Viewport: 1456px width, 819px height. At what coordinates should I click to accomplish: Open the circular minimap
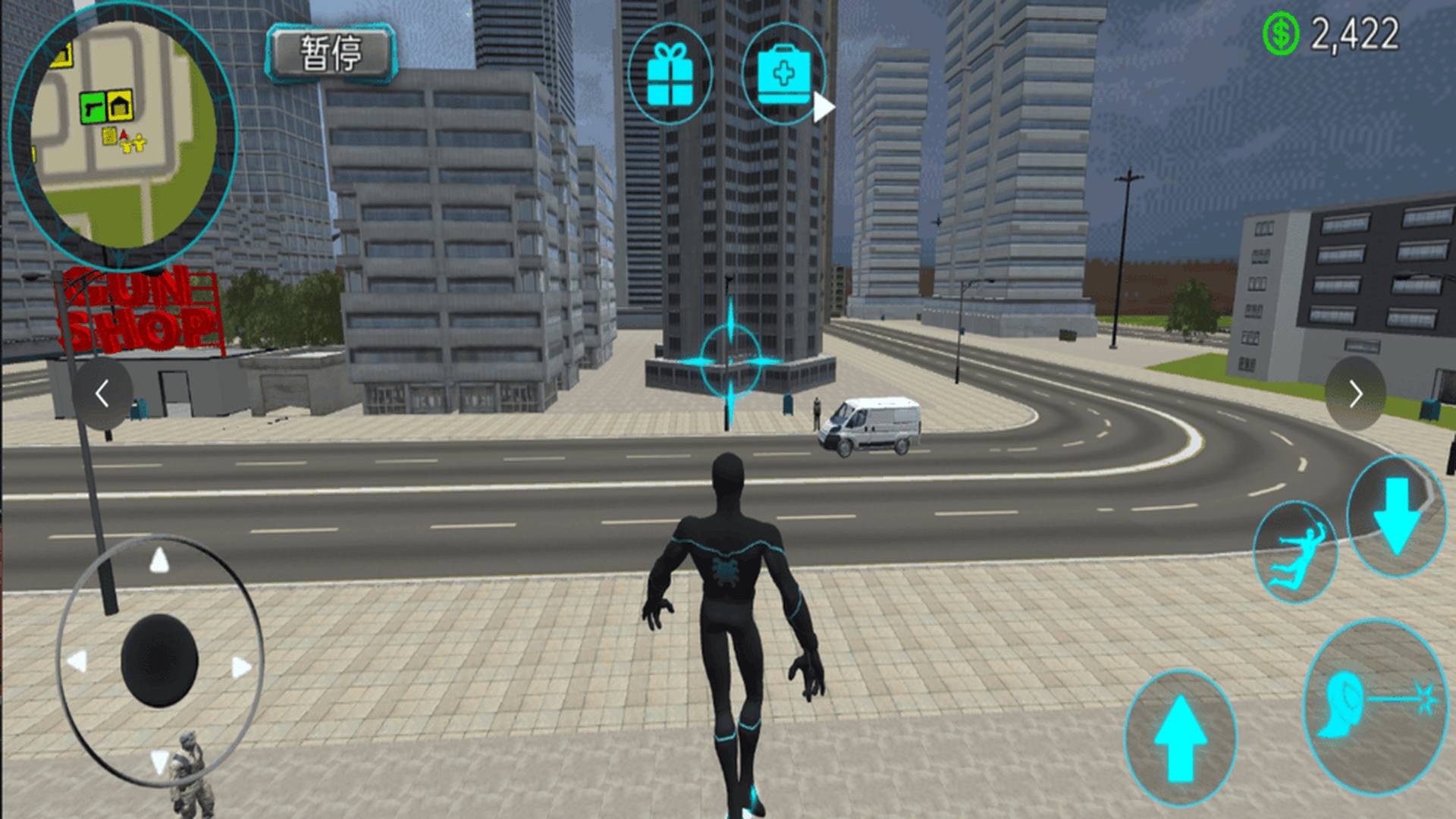(123, 135)
